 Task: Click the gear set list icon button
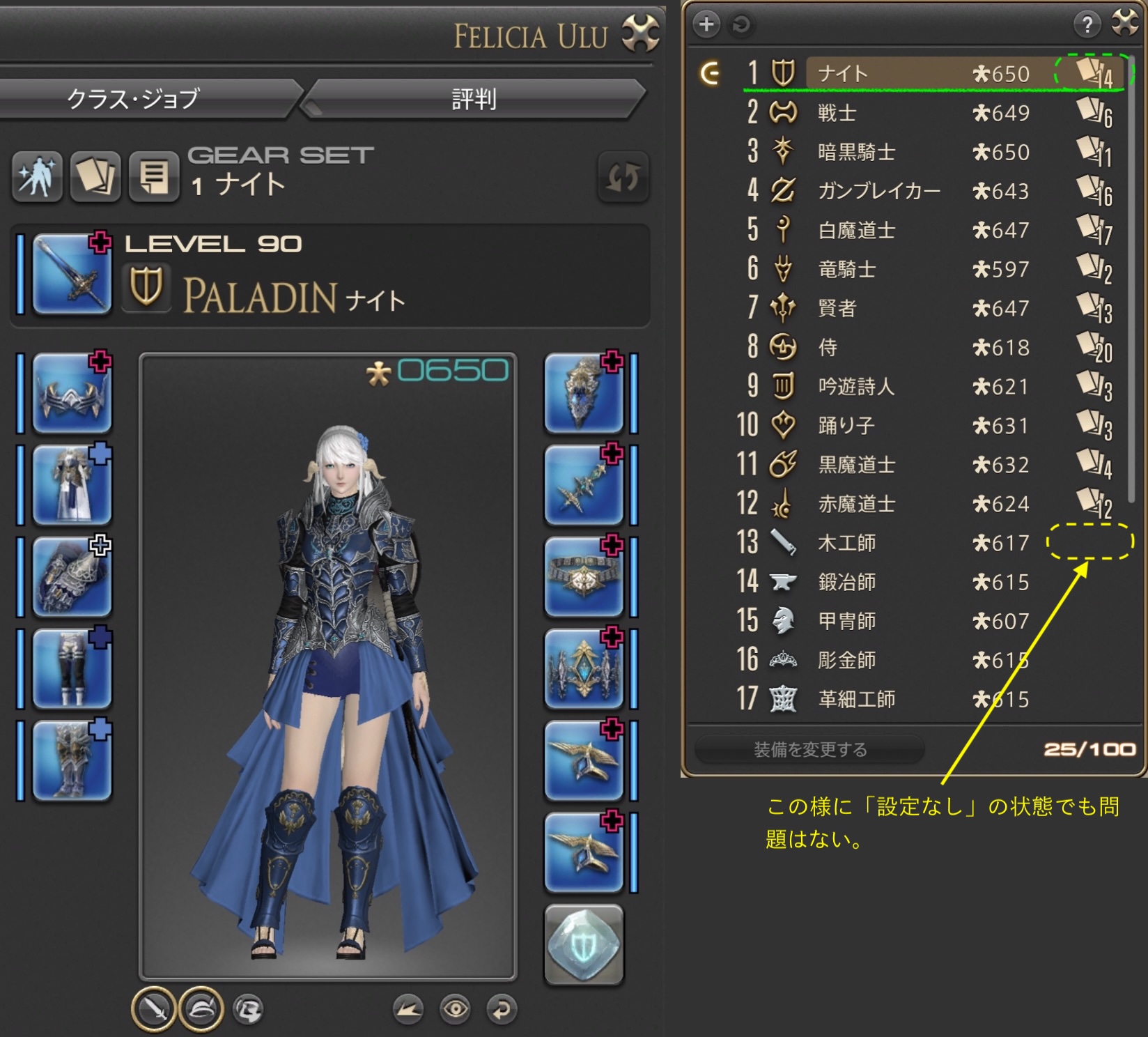(x=154, y=176)
